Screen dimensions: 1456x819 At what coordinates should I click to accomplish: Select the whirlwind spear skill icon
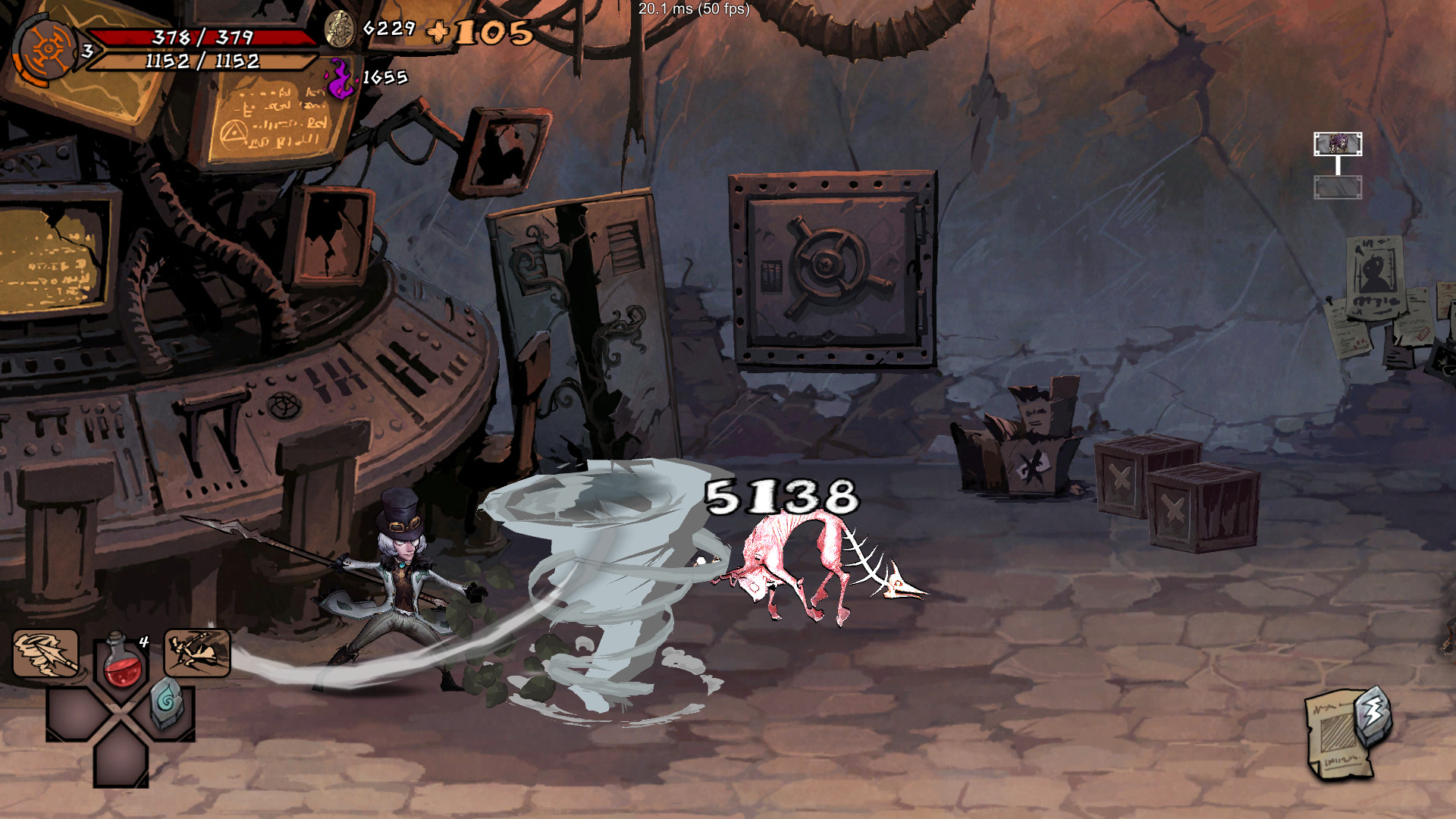(x=45, y=654)
